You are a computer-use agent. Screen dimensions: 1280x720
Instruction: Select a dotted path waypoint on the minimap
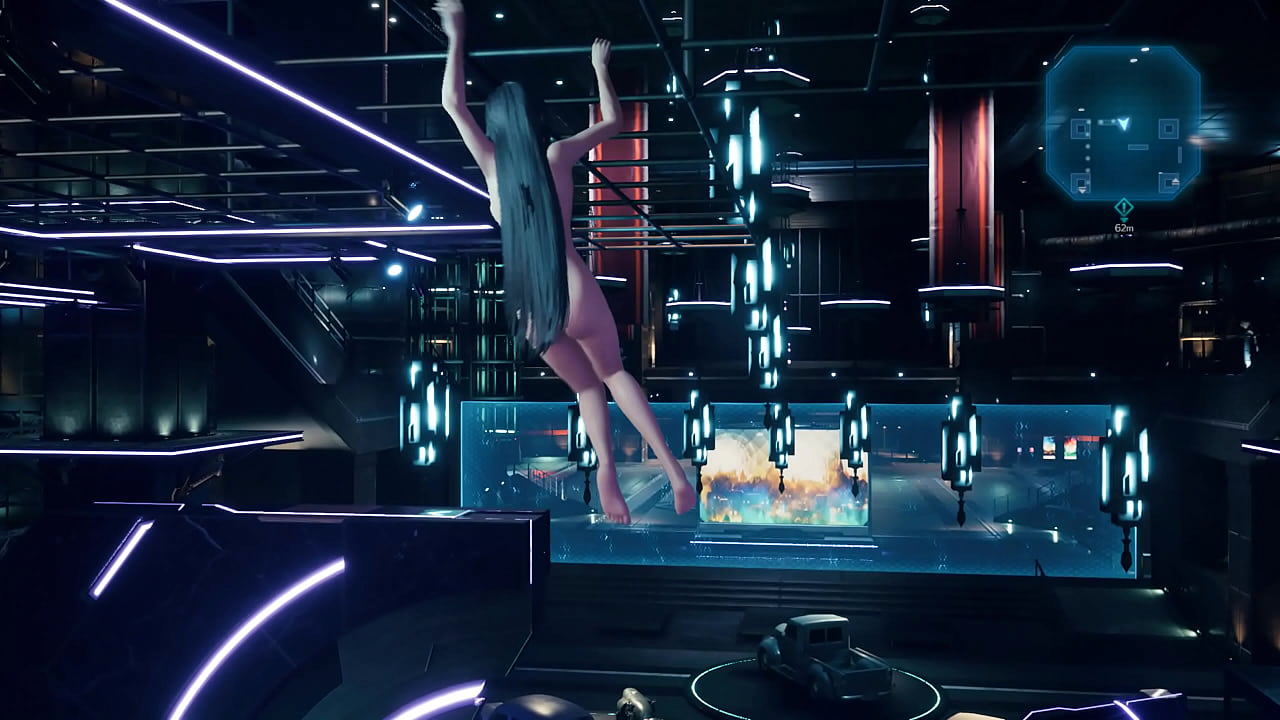pos(1087,158)
